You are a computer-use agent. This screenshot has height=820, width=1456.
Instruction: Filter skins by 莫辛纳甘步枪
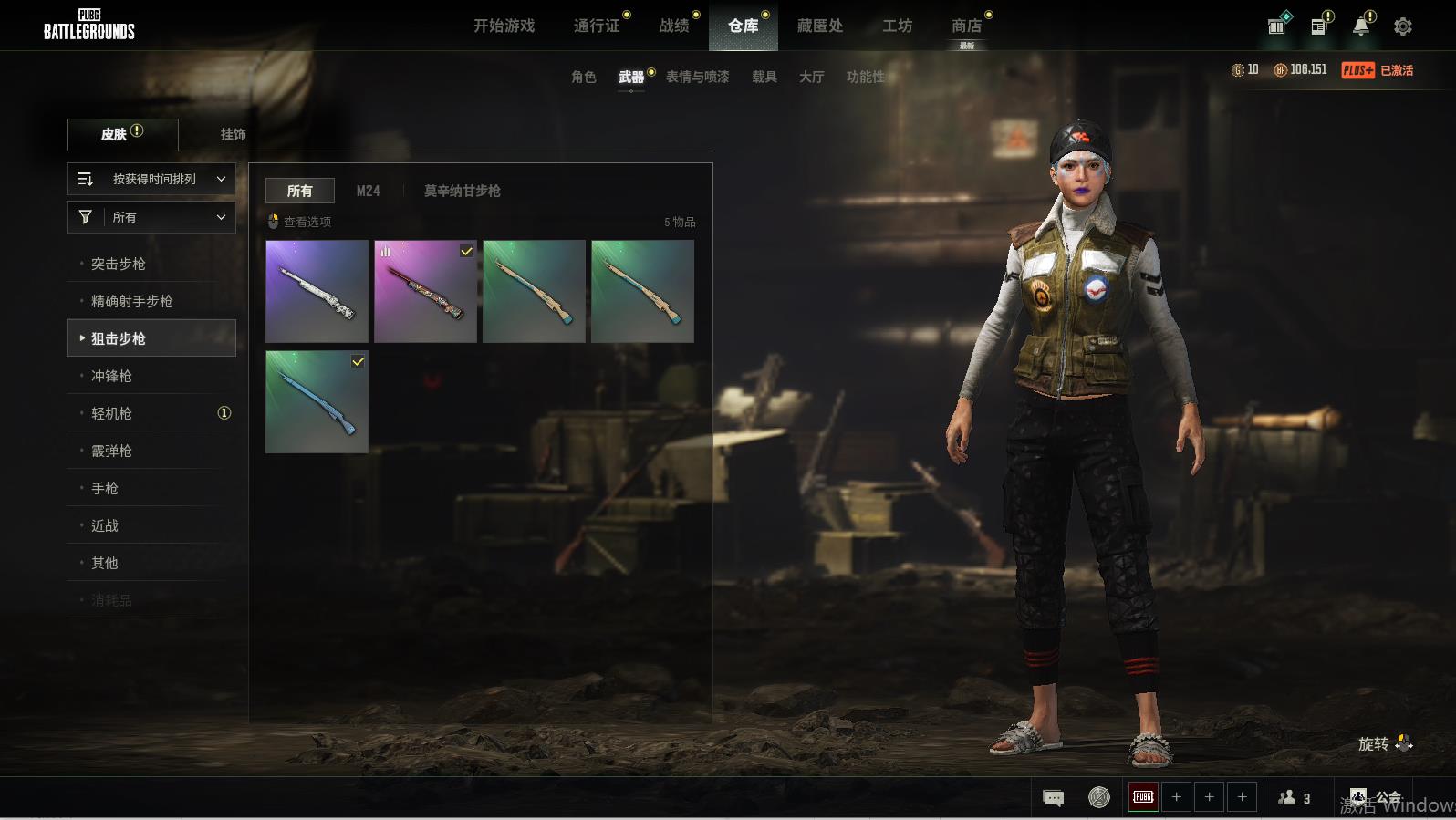coord(462,191)
